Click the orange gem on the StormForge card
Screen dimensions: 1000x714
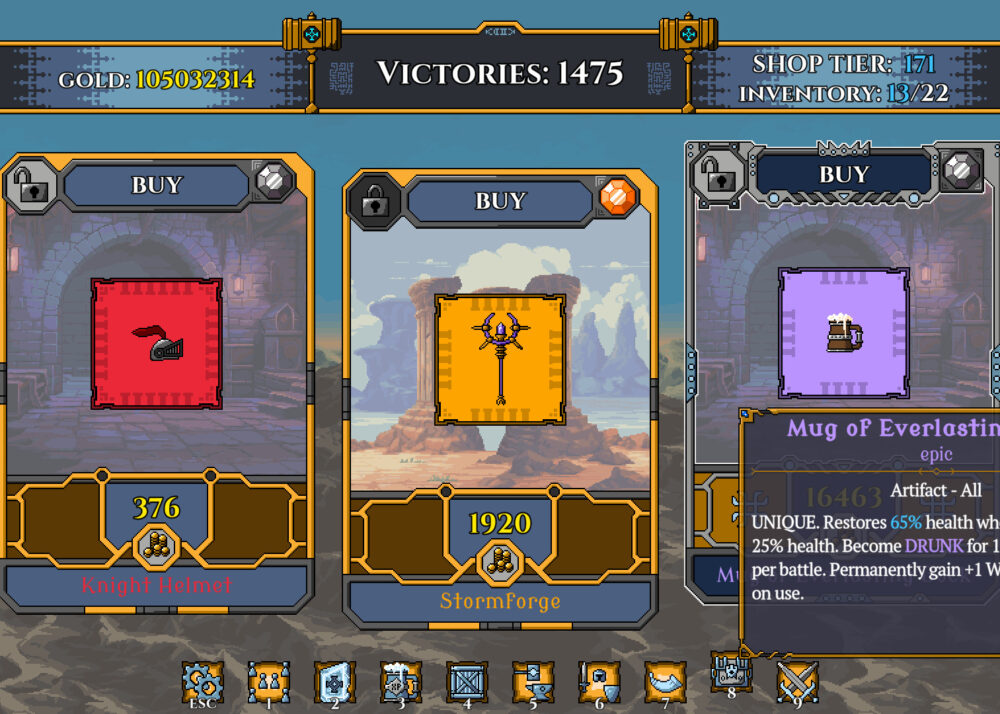click(x=617, y=197)
